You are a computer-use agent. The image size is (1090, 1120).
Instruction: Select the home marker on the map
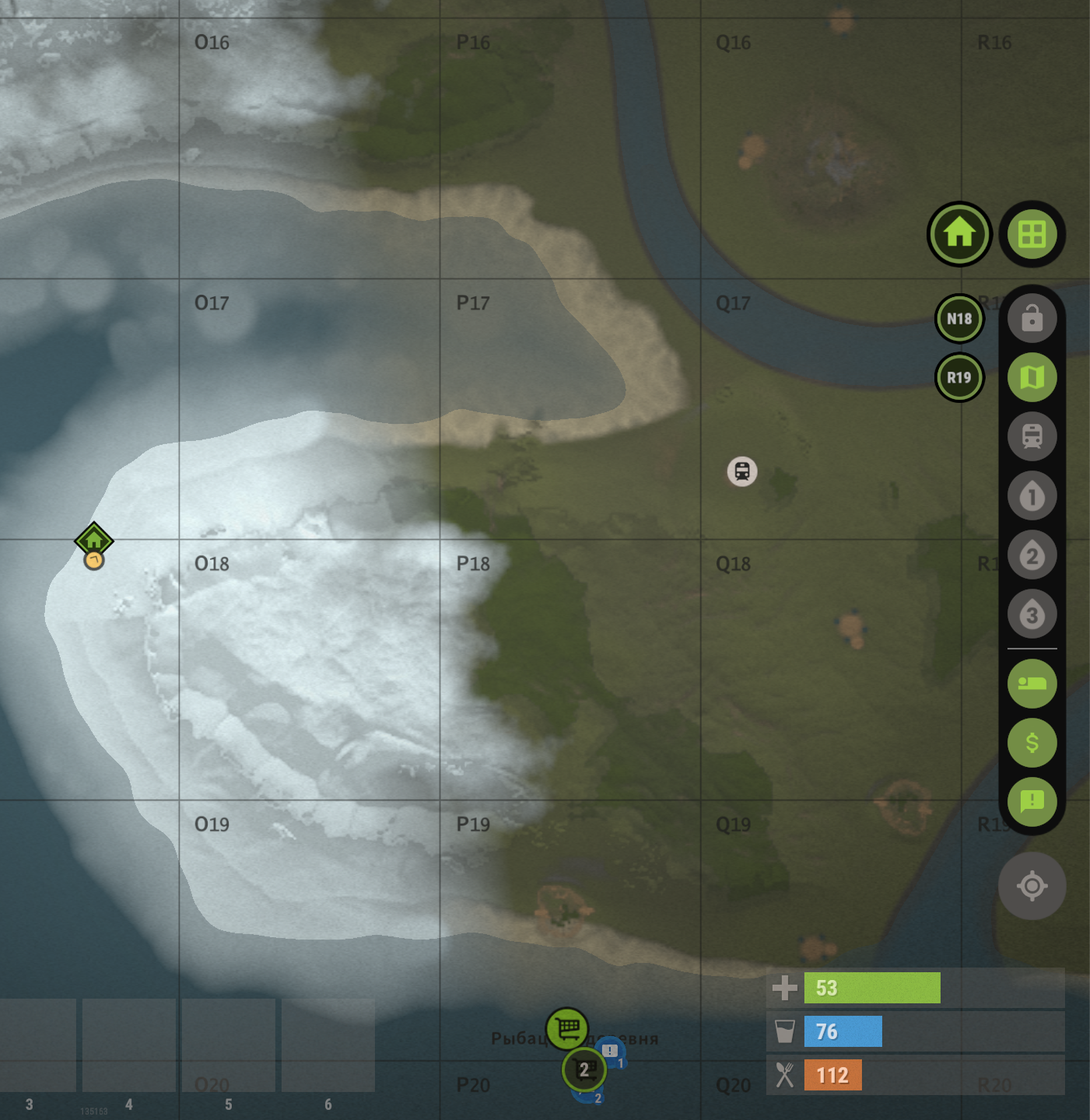point(94,540)
